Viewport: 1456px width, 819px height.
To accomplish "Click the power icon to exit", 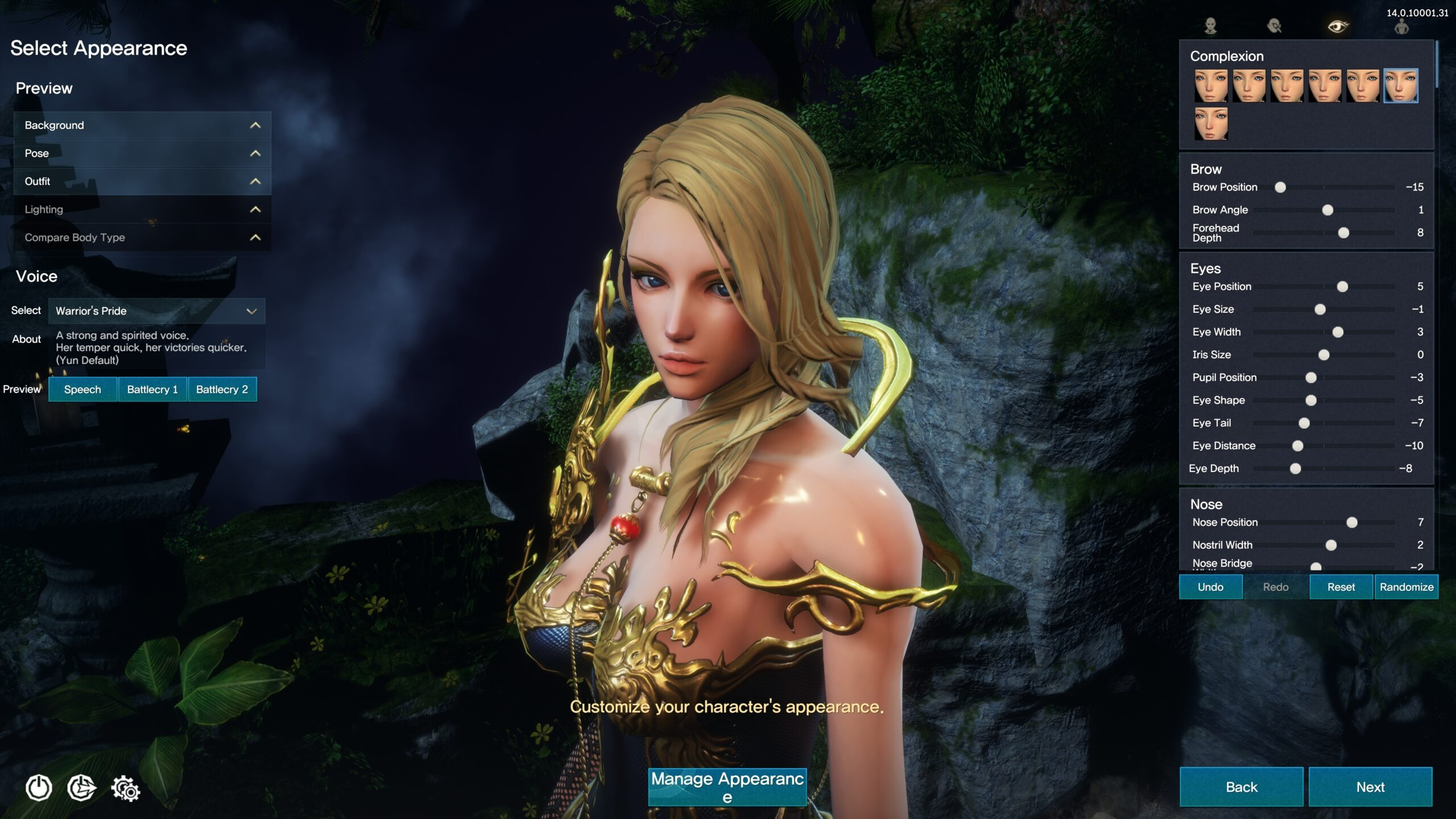I will pos(39,788).
